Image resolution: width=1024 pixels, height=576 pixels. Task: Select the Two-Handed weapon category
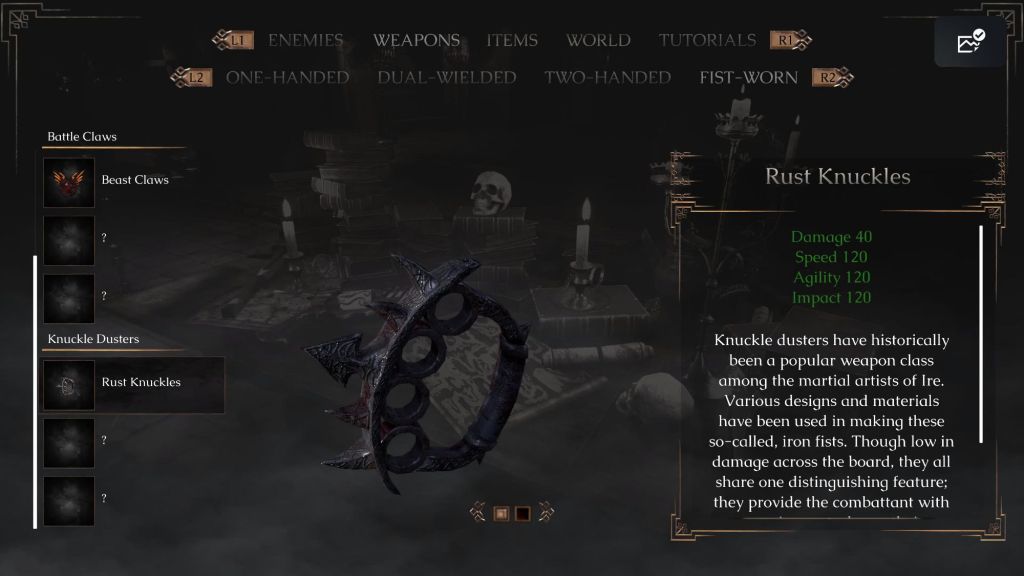pyautogui.click(x=607, y=77)
